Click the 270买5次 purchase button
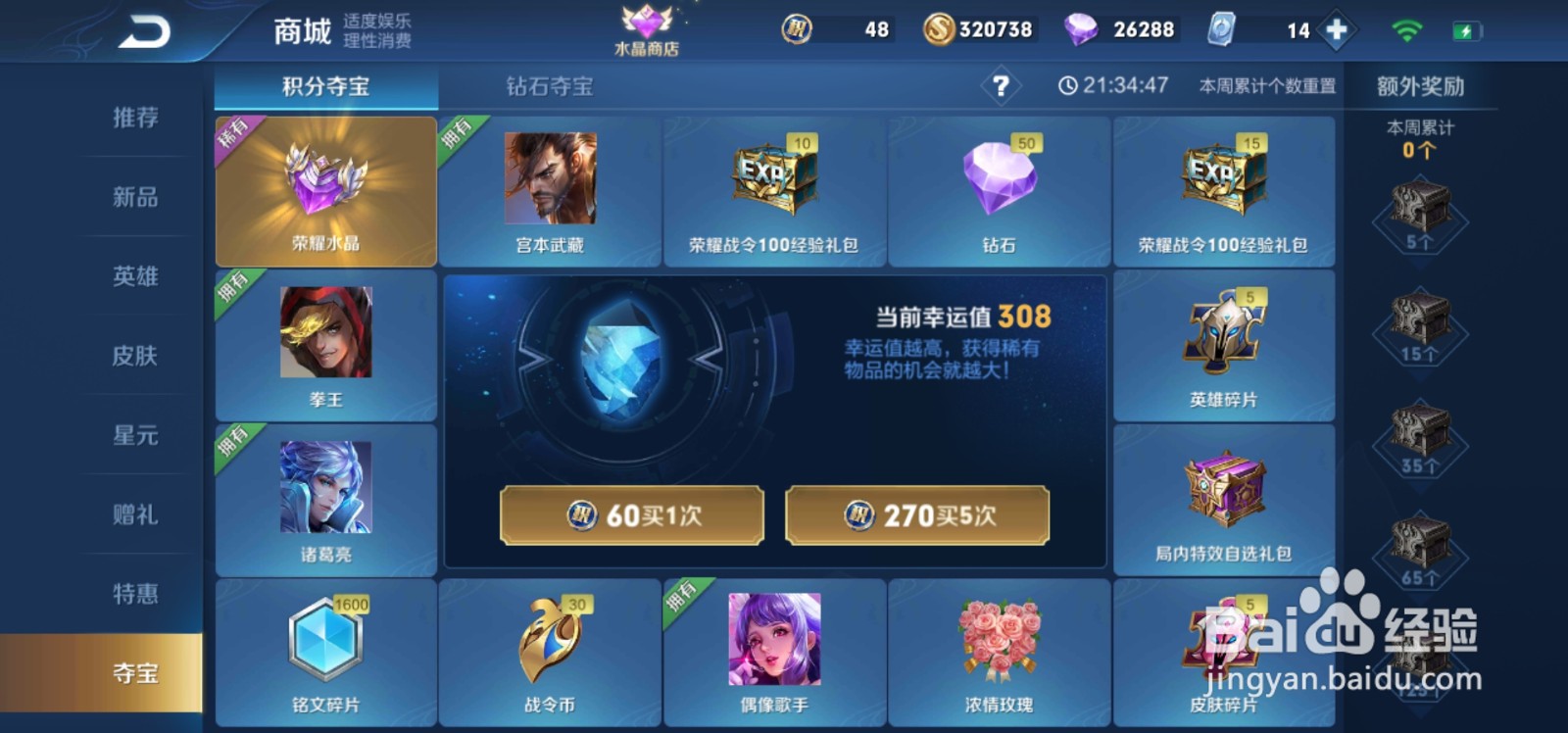 click(918, 514)
